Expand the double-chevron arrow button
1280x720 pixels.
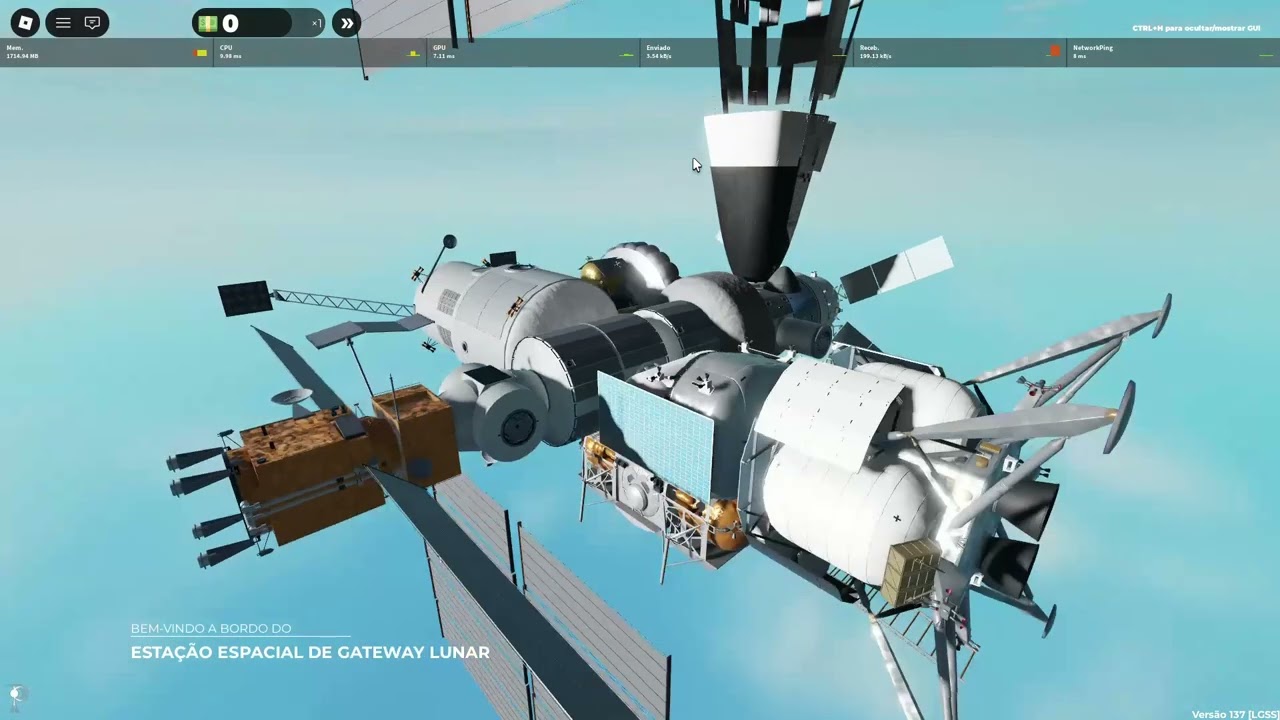[346, 23]
